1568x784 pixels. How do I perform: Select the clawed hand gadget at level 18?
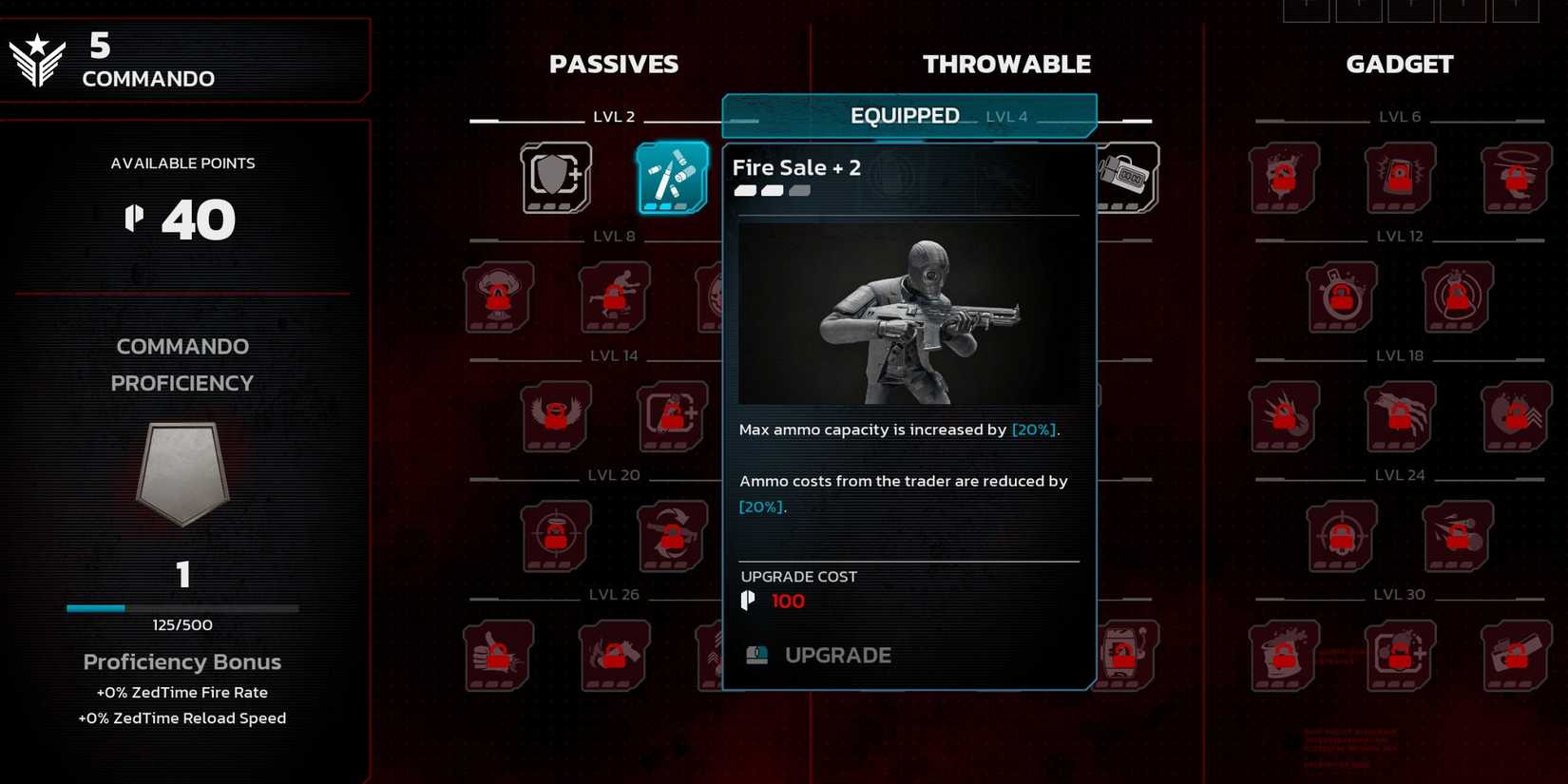[1399, 416]
